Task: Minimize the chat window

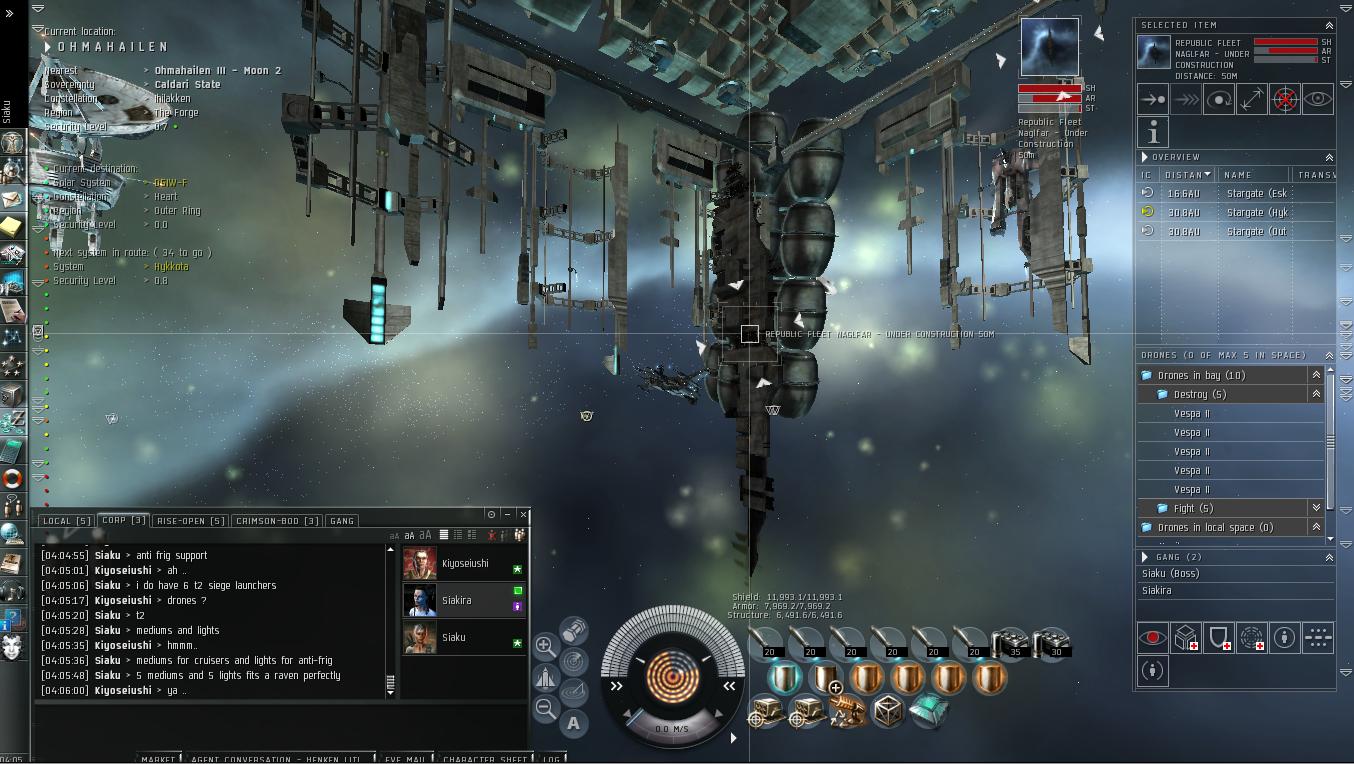Action: pos(507,514)
